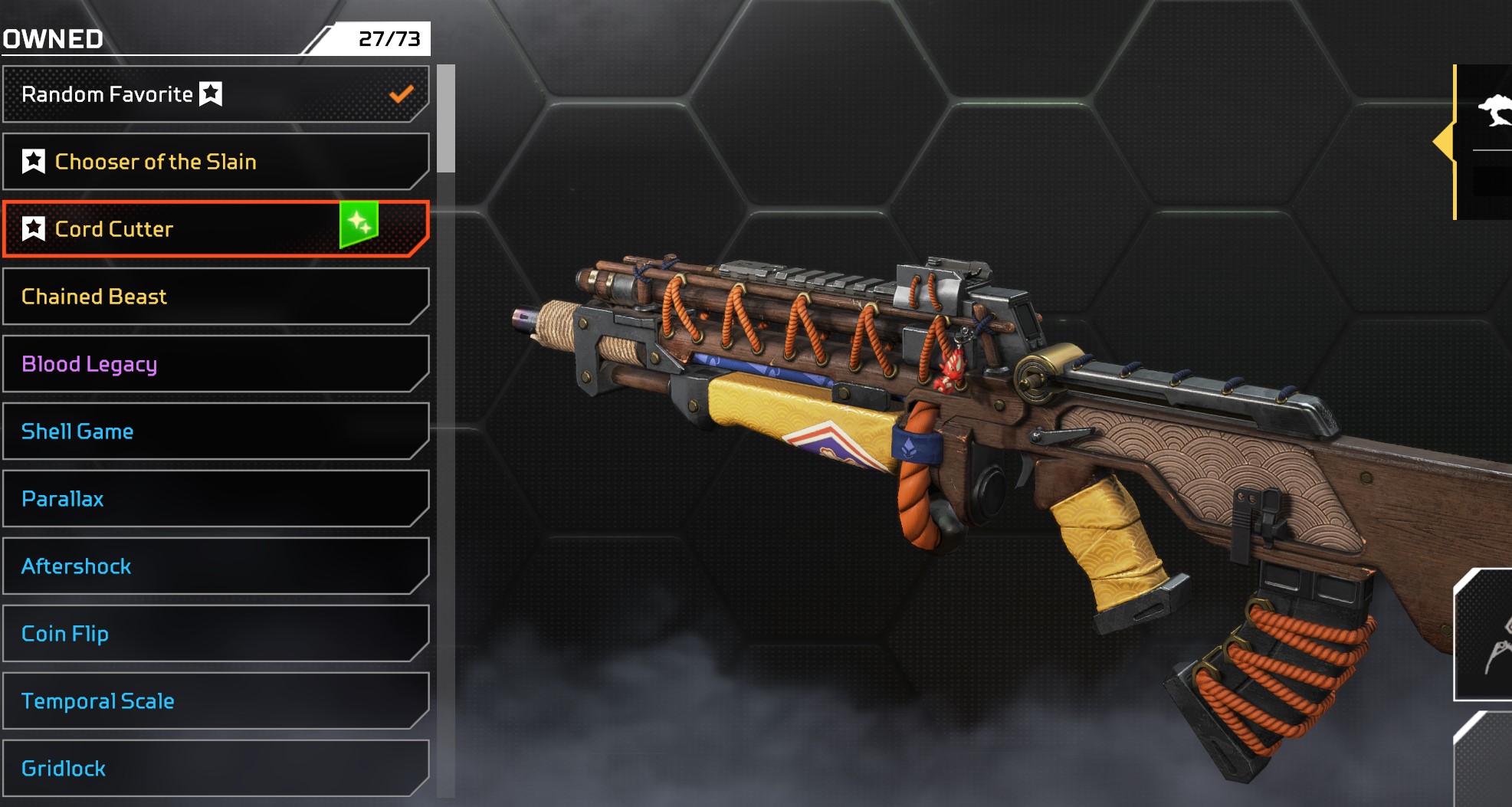This screenshot has height=807, width=1512.
Task: Equip the Chained Beast skin
Action: [215, 297]
